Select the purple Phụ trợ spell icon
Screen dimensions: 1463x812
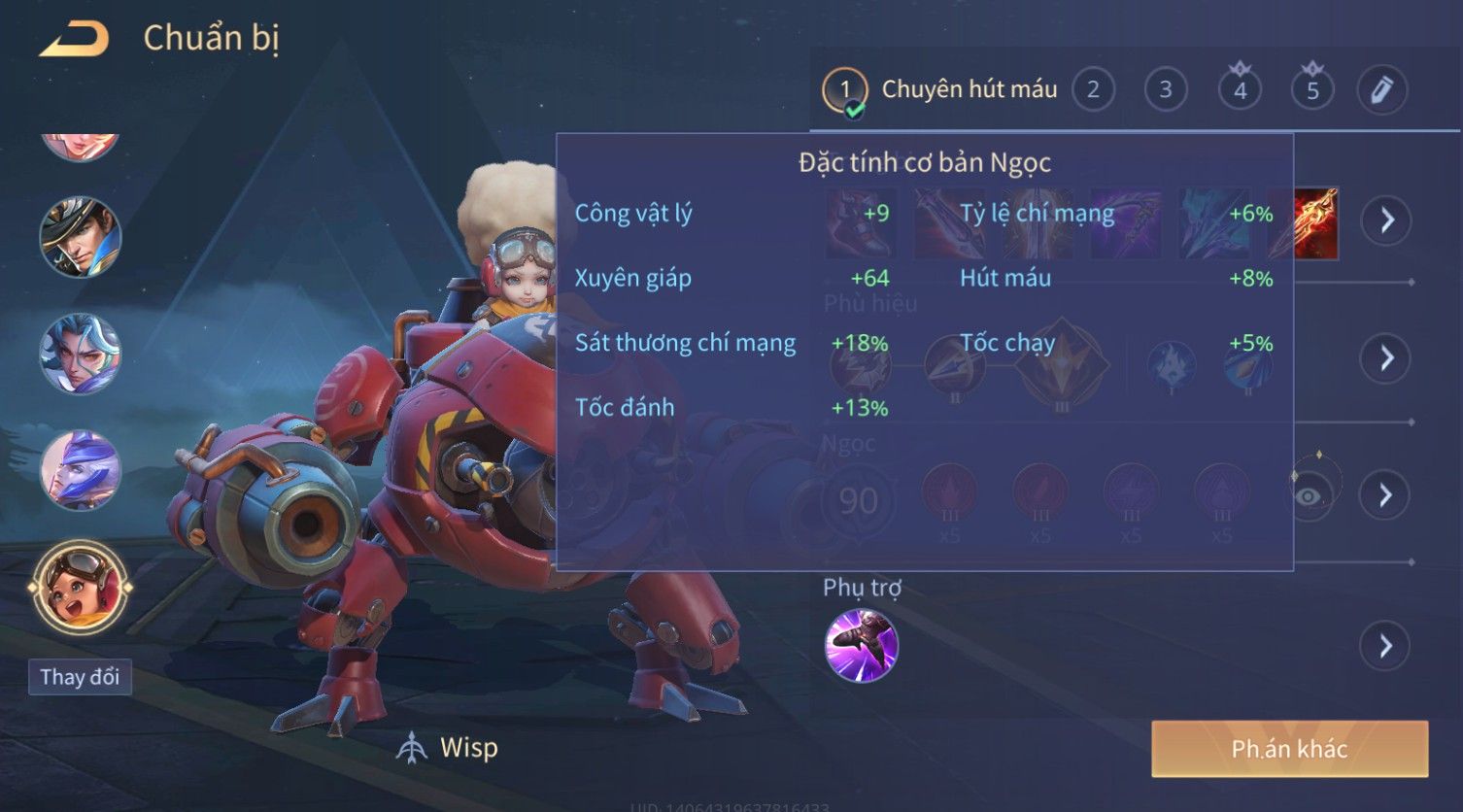click(861, 646)
